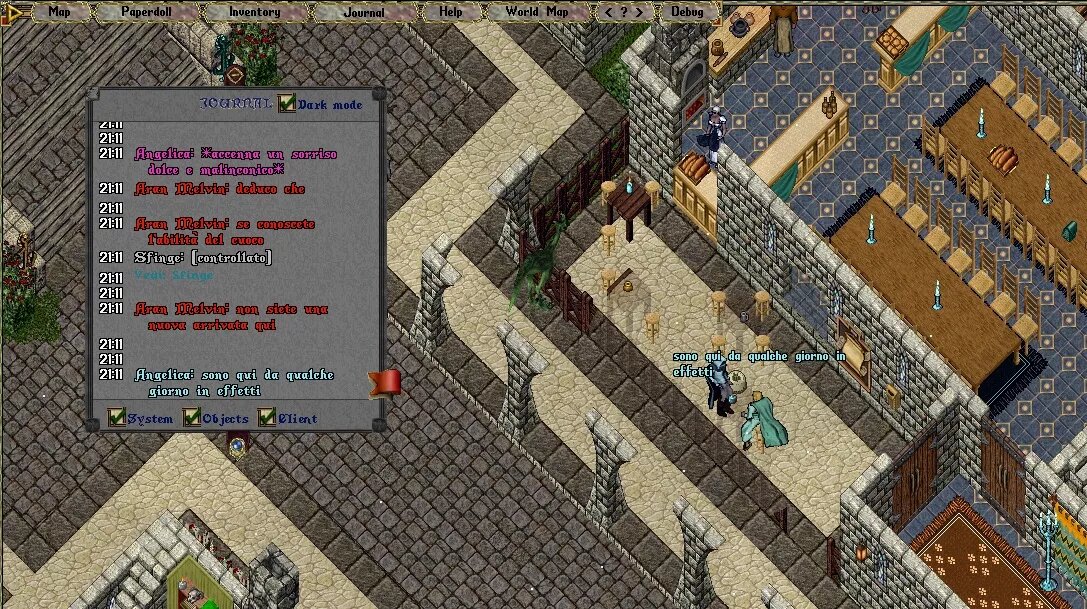Toggle the Dark mode checkbox in the journal
This screenshot has width=1087, height=609.
pos(288,103)
